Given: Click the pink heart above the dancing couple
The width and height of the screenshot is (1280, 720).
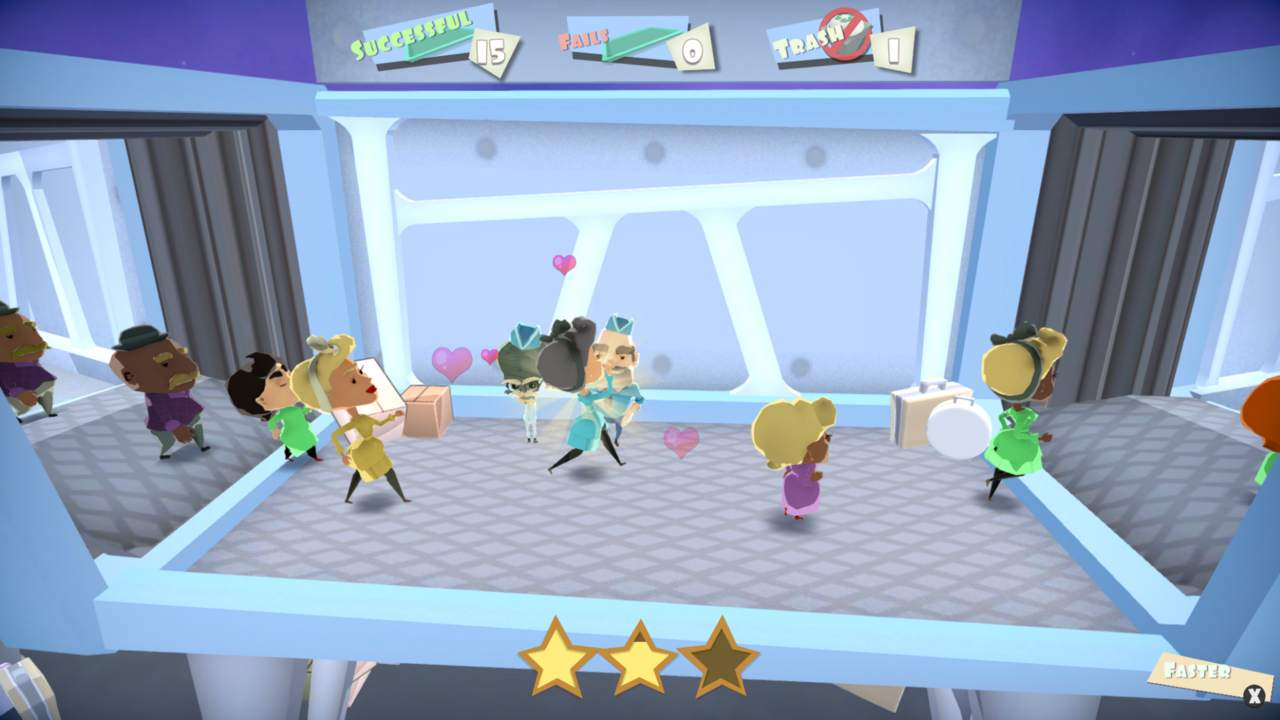Looking at the screenshot, I should (562, 264).
